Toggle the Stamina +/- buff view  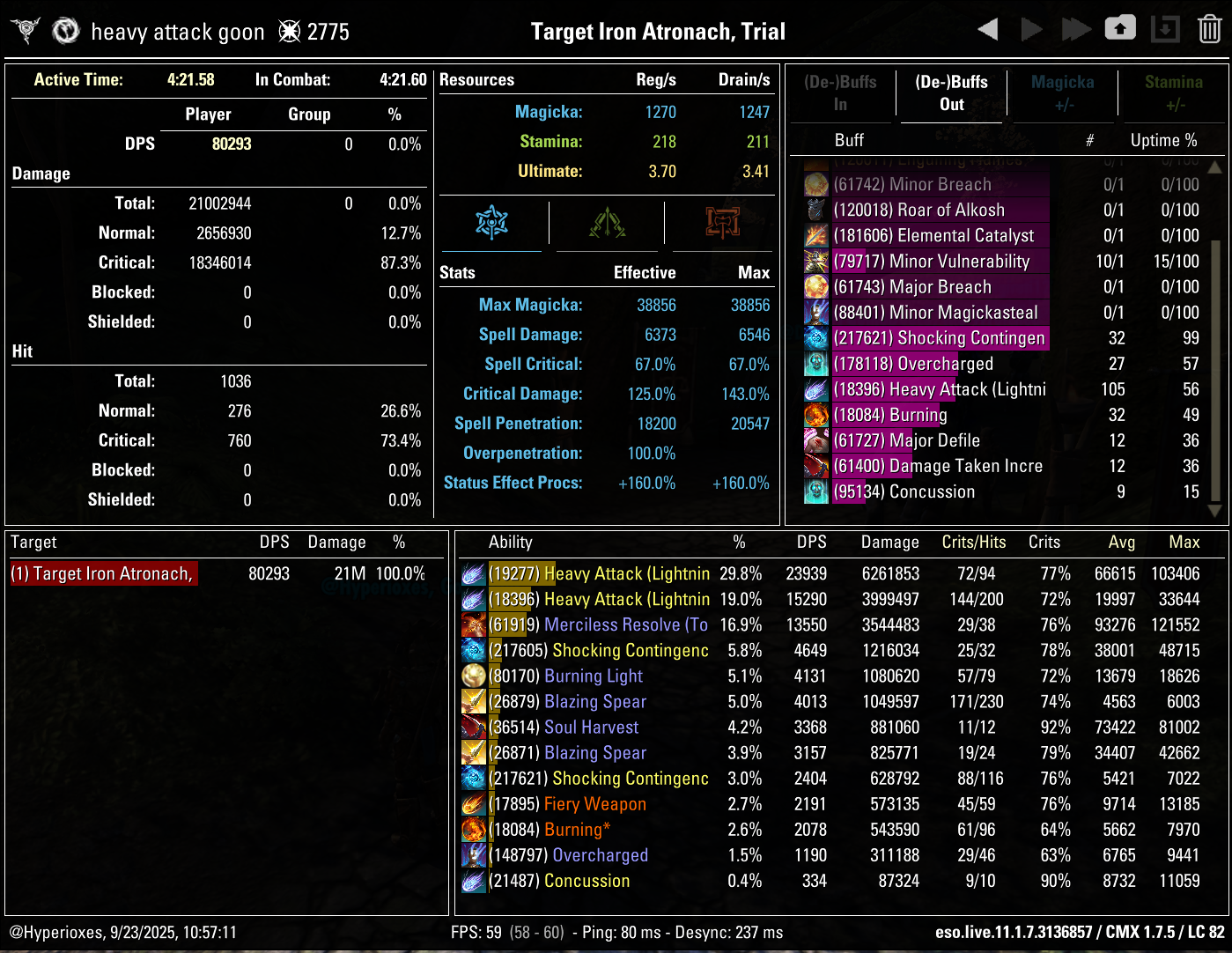pos(1174,92)
